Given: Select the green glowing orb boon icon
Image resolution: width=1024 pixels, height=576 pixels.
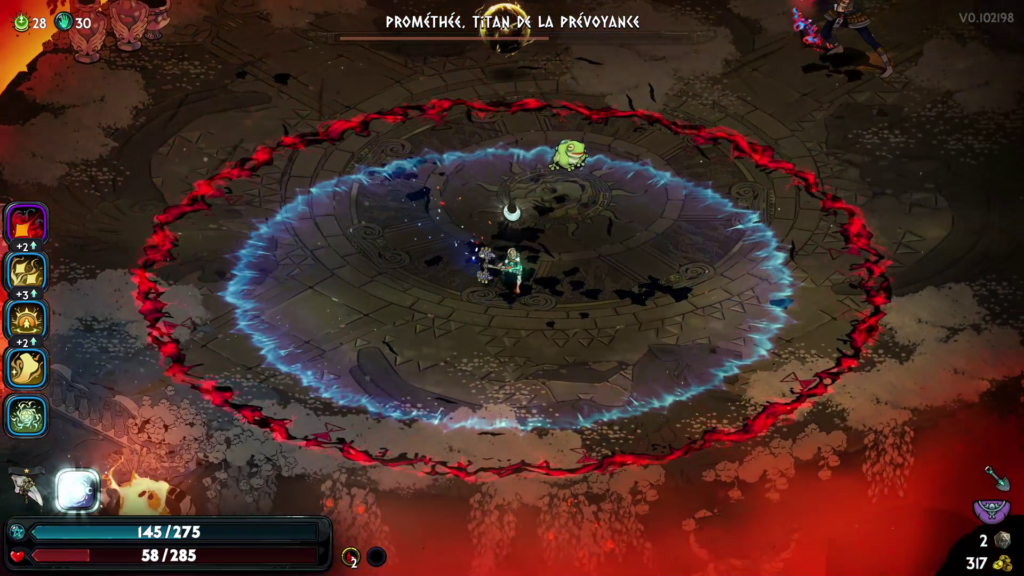Looking at the screenshot, I should 27,416.
